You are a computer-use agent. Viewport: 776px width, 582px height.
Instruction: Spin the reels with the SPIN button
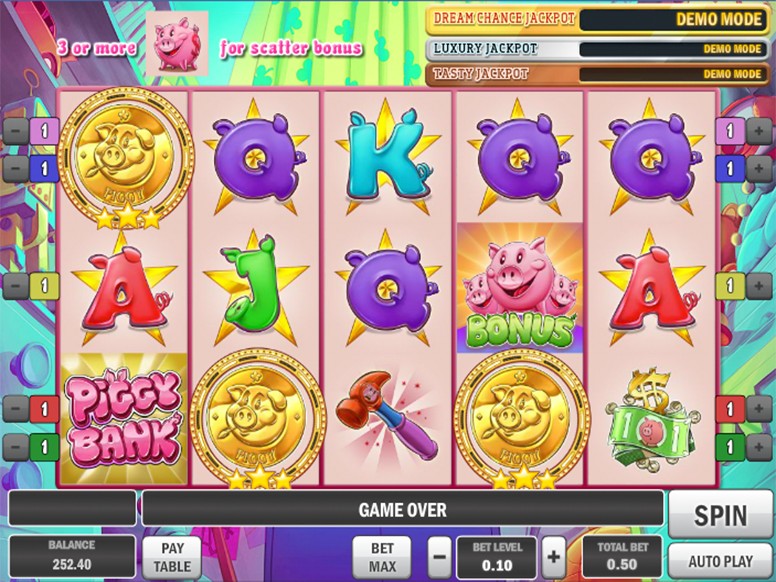(x=720, y=516)
